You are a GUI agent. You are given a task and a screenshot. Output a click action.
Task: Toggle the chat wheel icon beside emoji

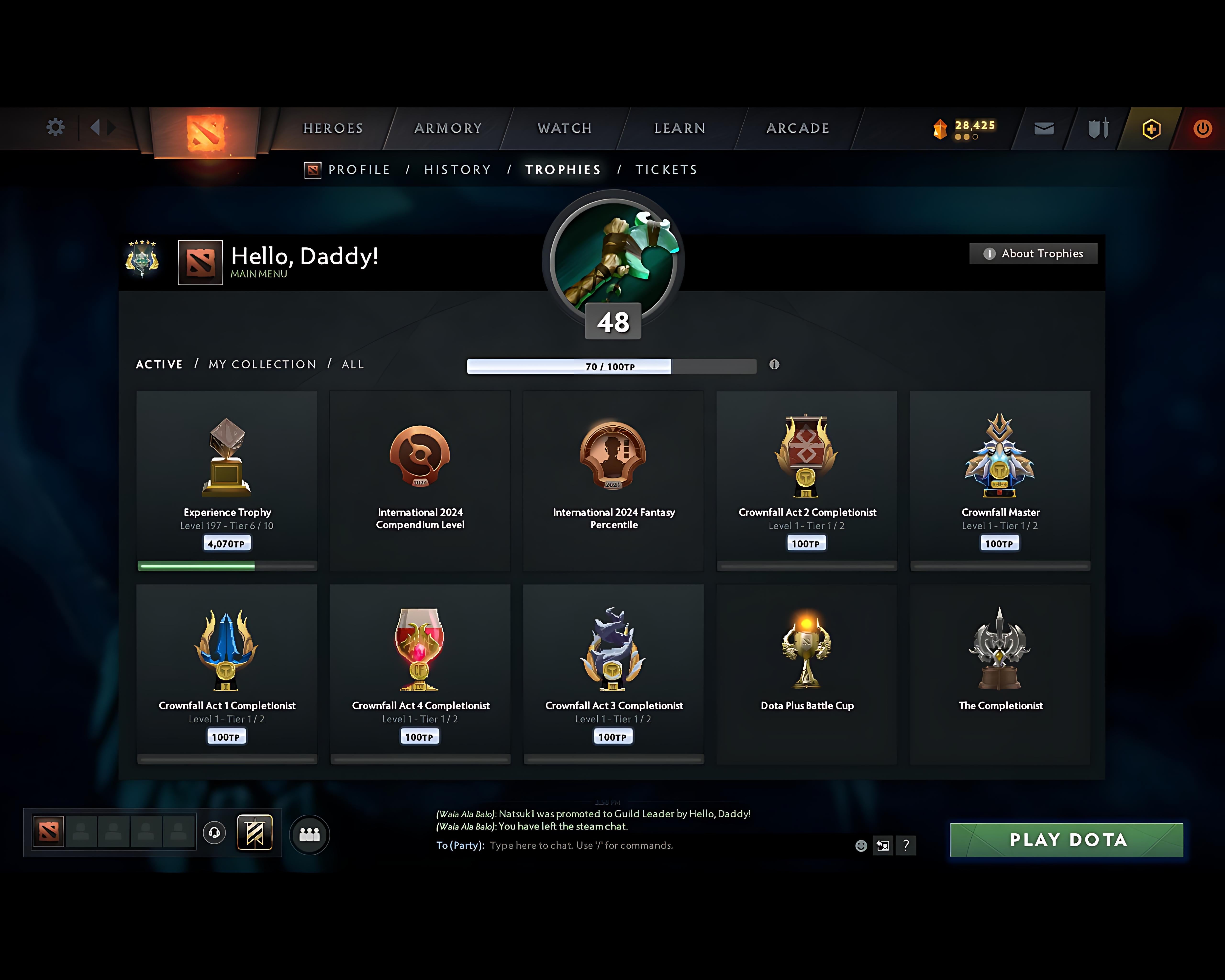[882, 845]
